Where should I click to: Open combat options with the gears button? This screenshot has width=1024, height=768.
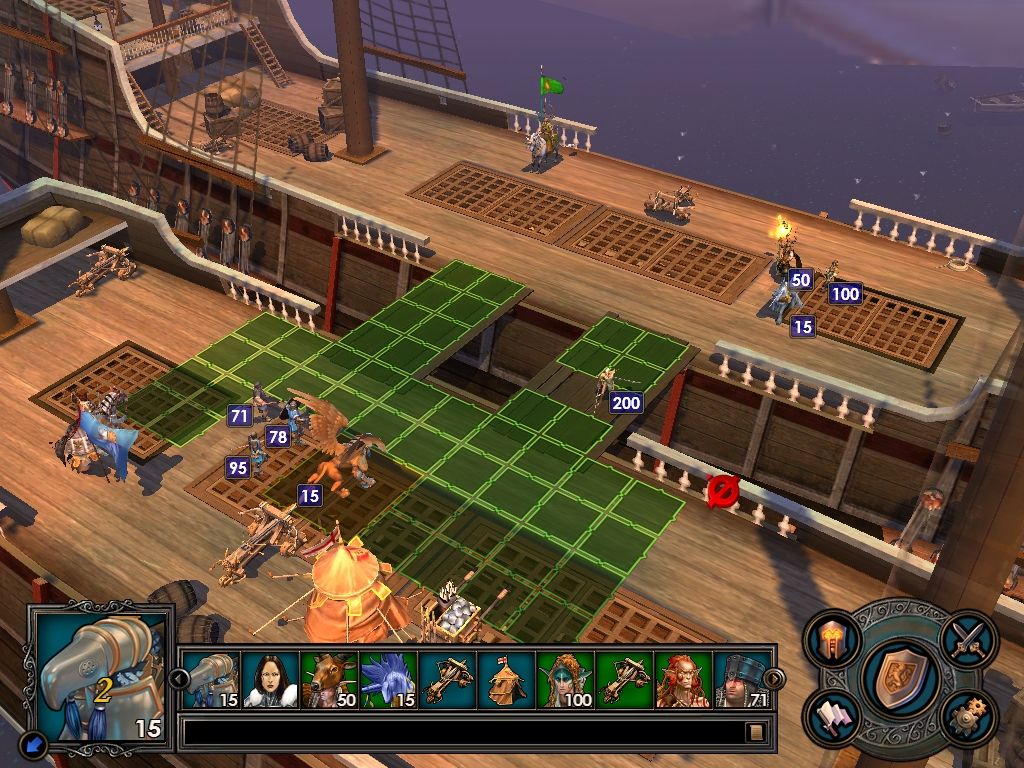pos(964,719)
